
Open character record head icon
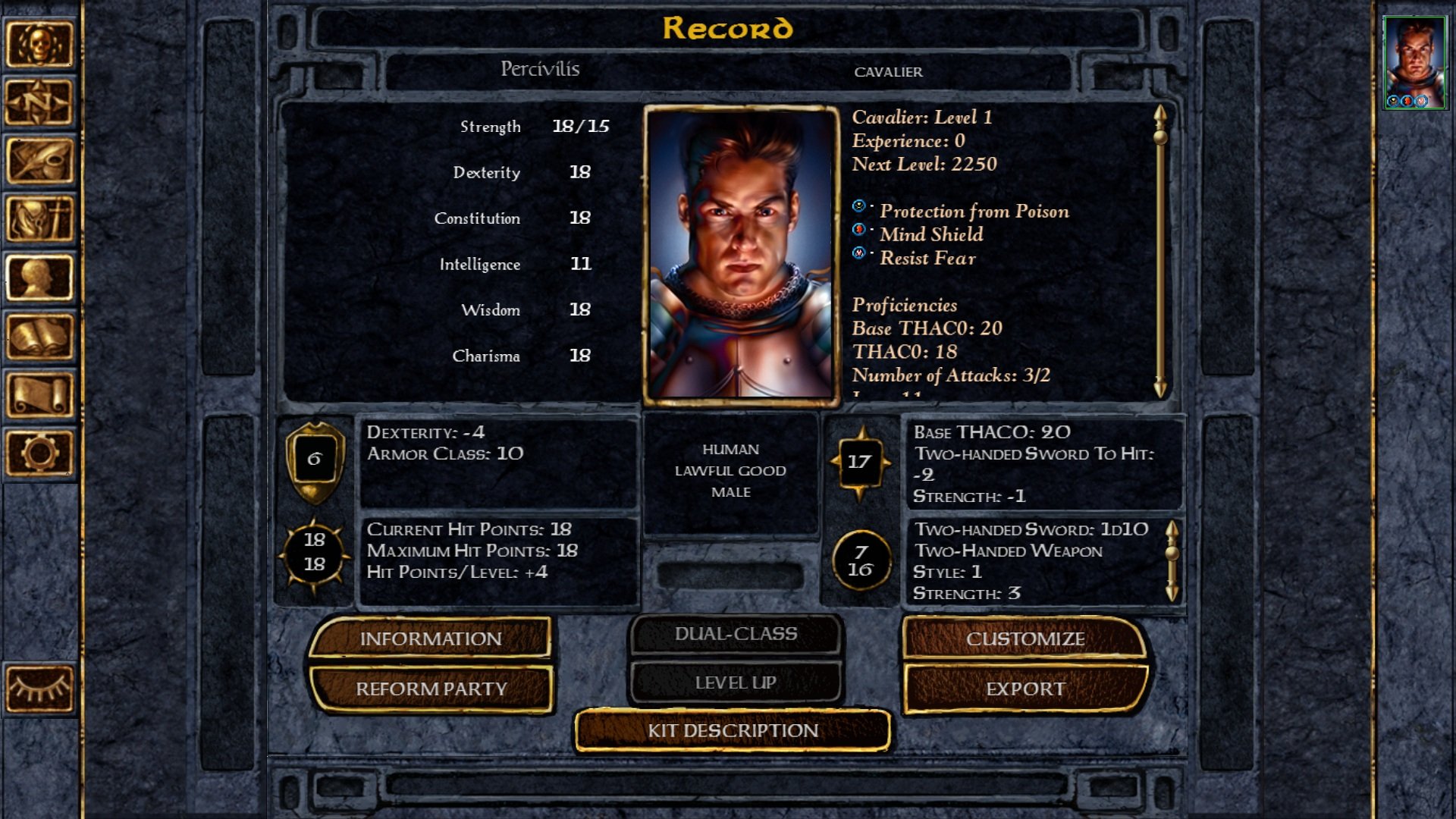pos(39,278)
